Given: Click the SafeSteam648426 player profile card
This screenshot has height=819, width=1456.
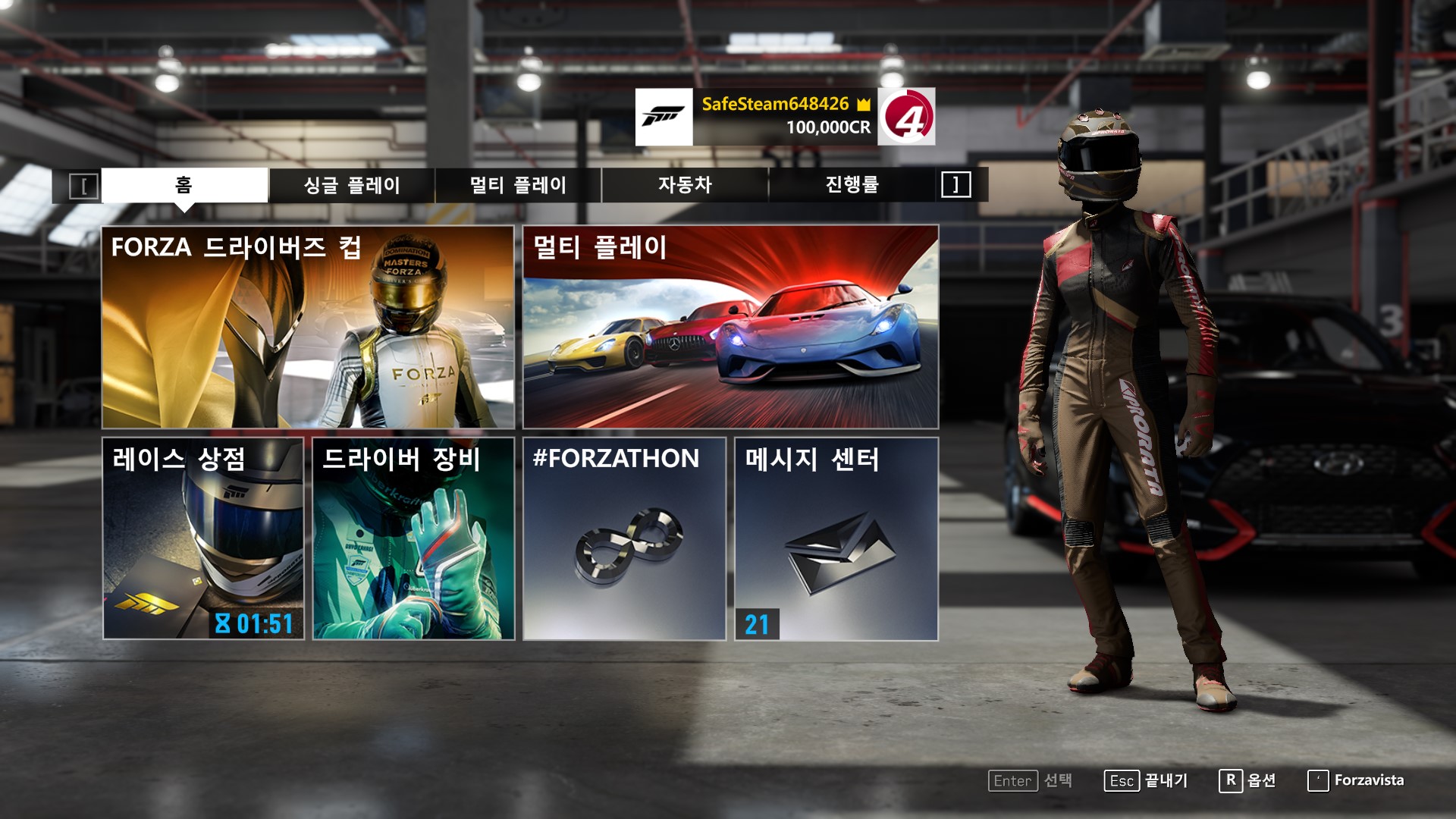Looking at the screenshot, I should coord(785,116).
